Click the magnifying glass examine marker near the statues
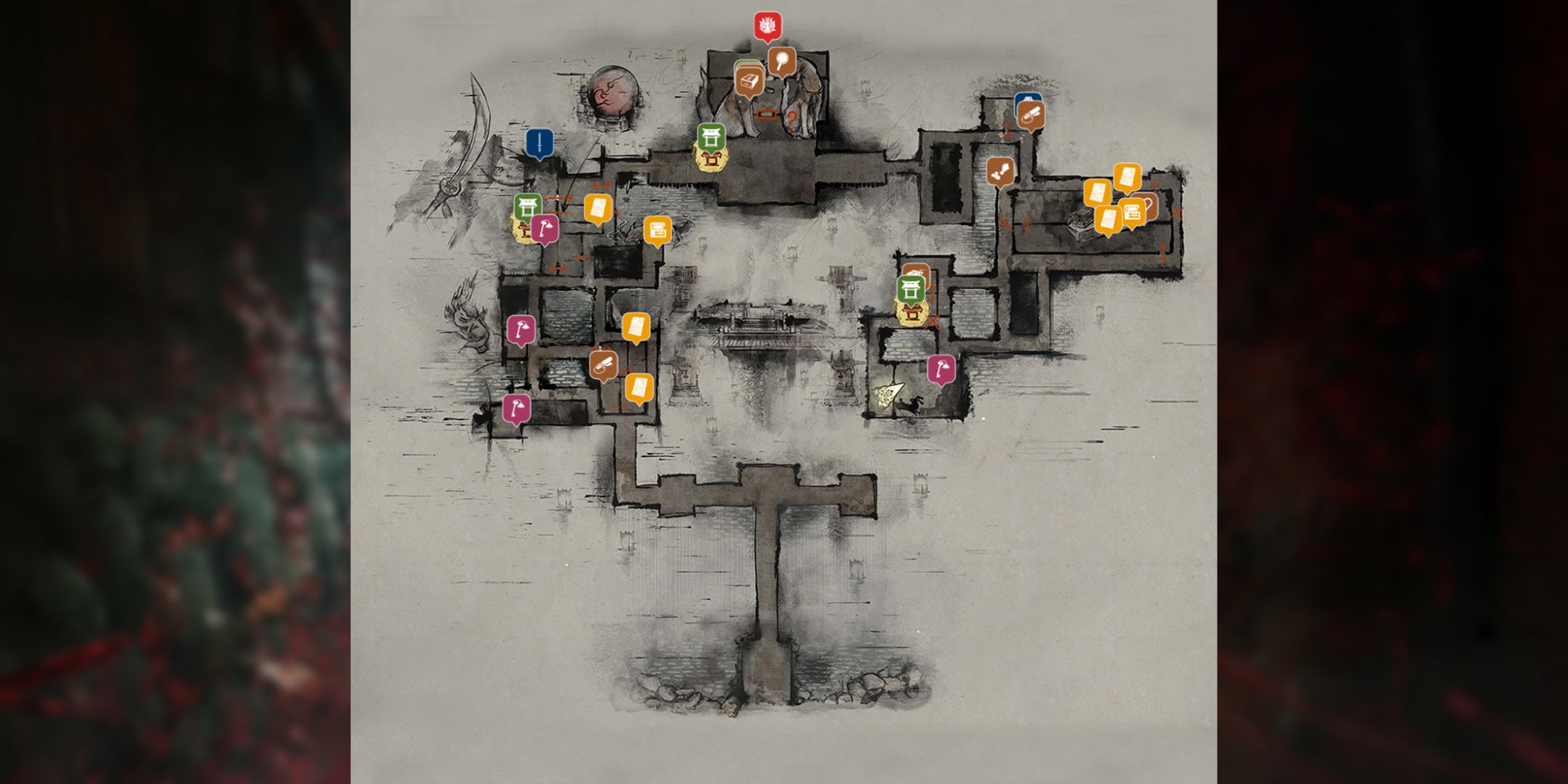The height and width of the screenshot is (784, 1568). 783,61
